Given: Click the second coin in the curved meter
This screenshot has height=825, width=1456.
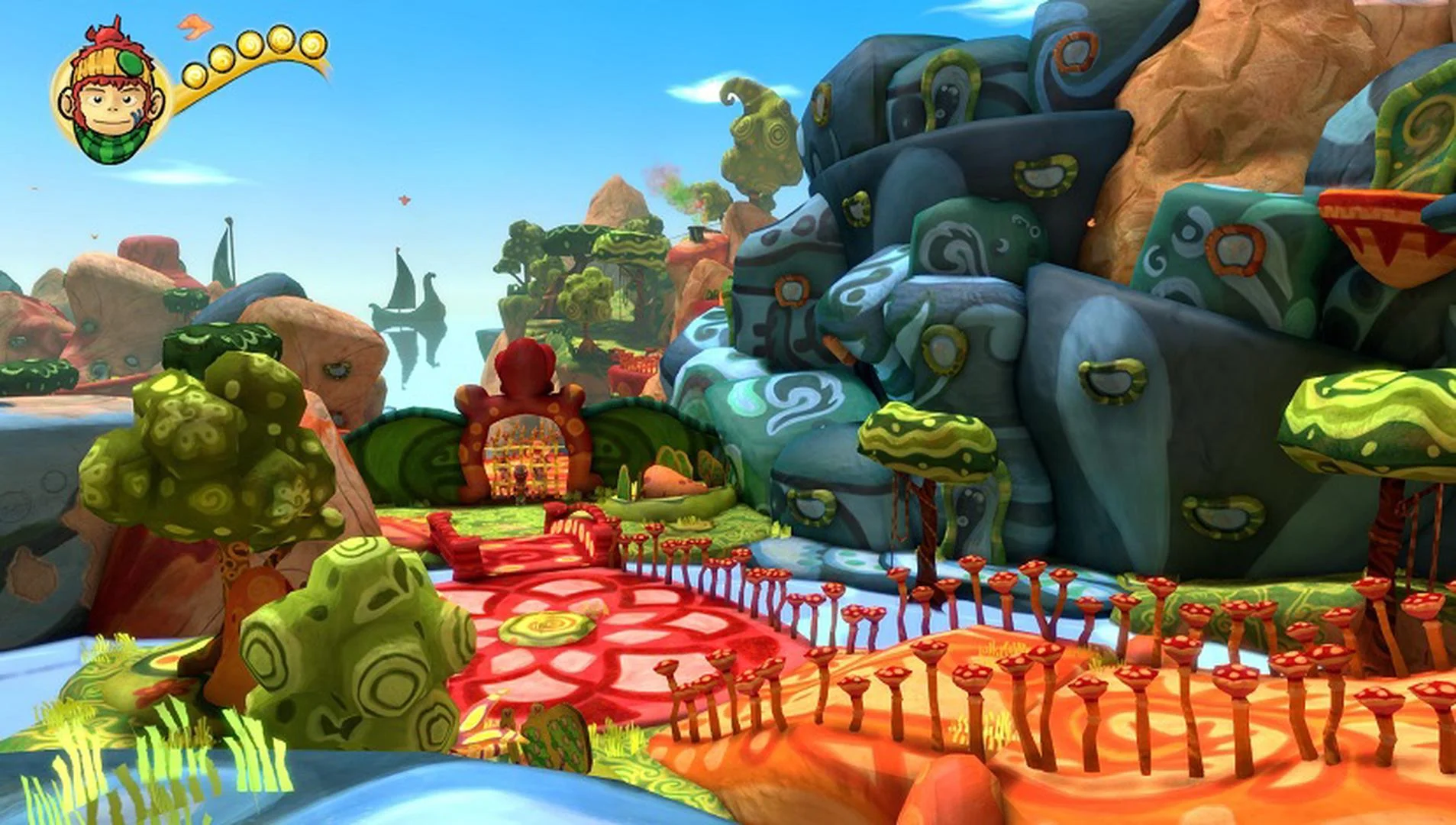Looking at the screenshot, I should pos(222,61).
